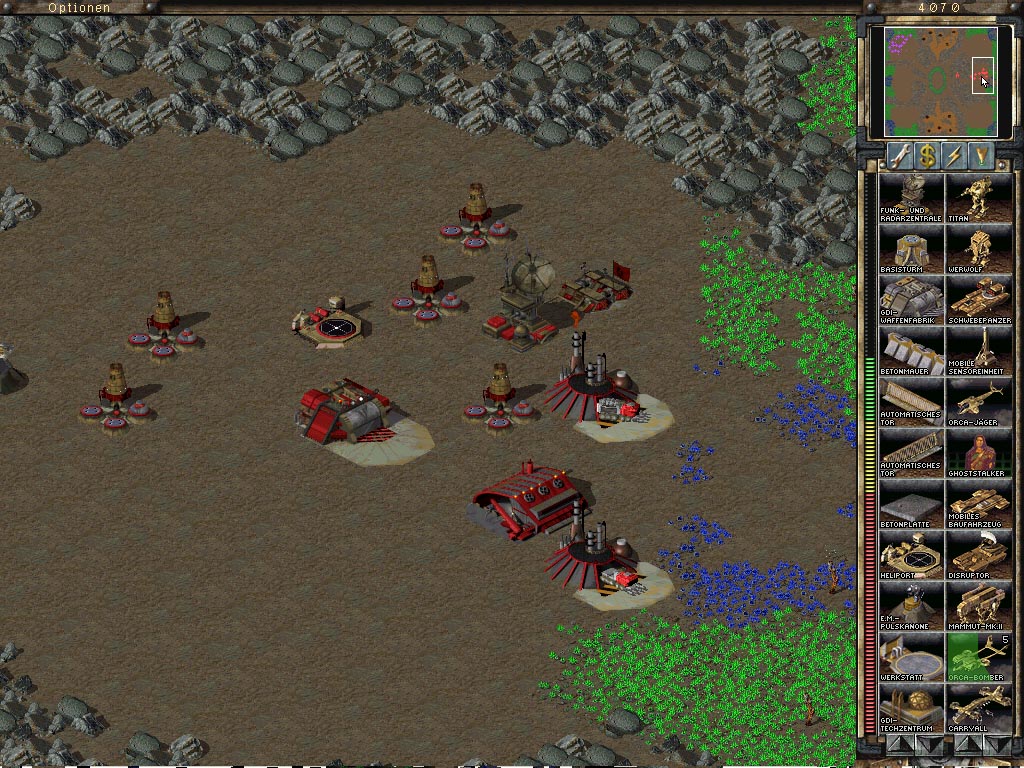This screenshot has height=768, width=1024.
Task: Build the Funk- und Radarzentrale
Action: (x=910, y=197)
